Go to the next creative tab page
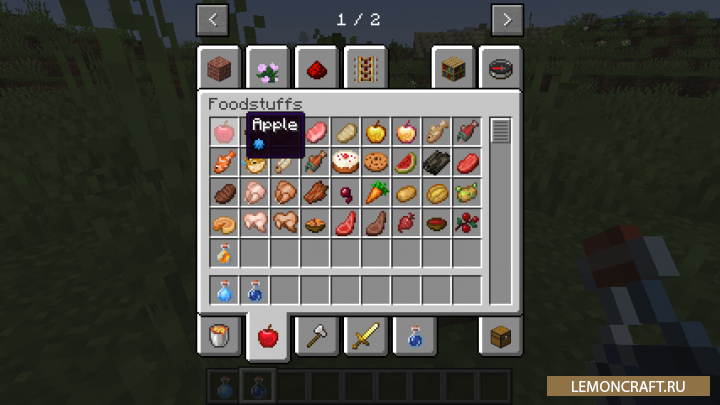This screenshot has width=720, height=405. point(507,19)
